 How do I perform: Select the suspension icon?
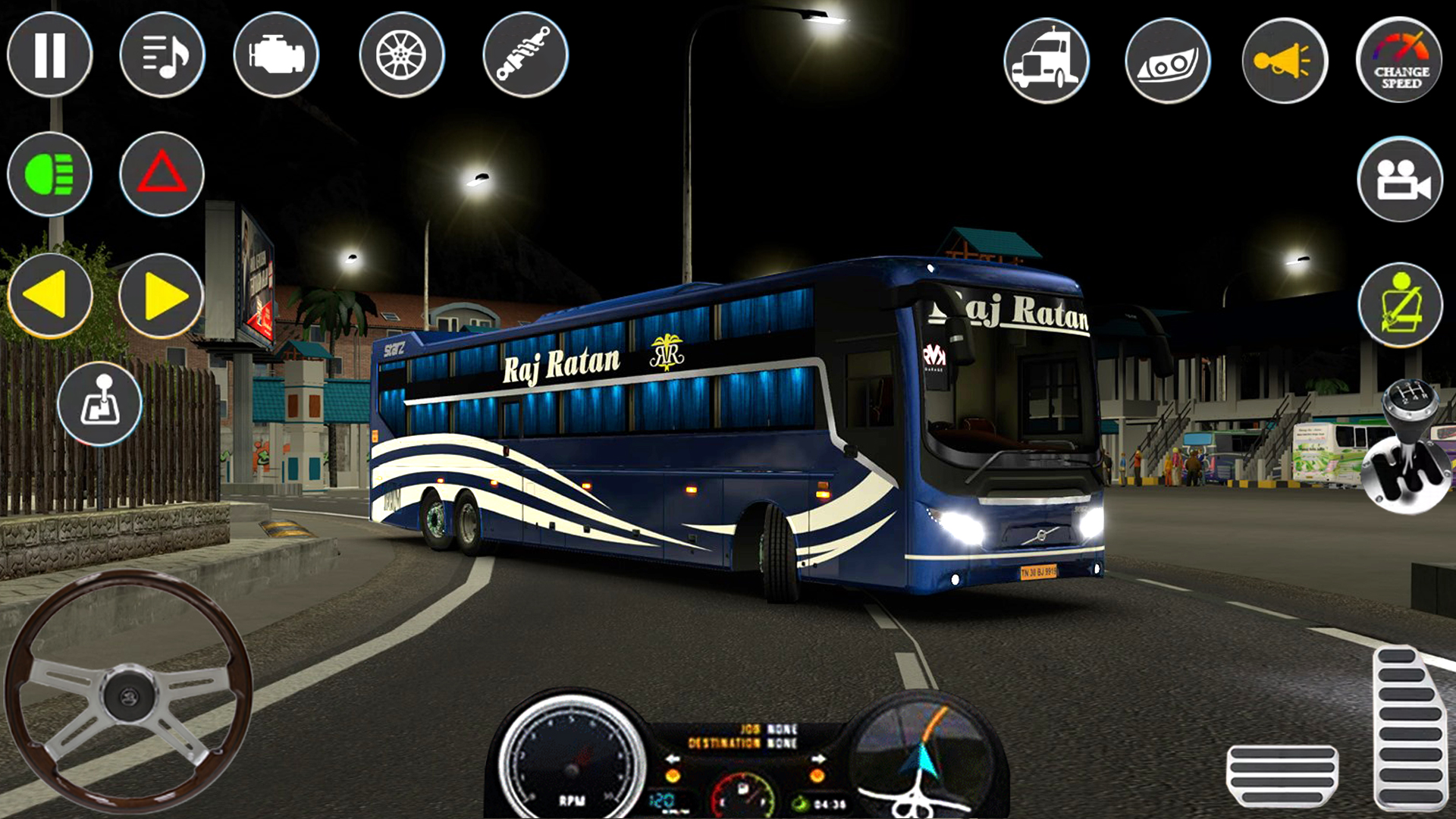[x=526, y=55]
